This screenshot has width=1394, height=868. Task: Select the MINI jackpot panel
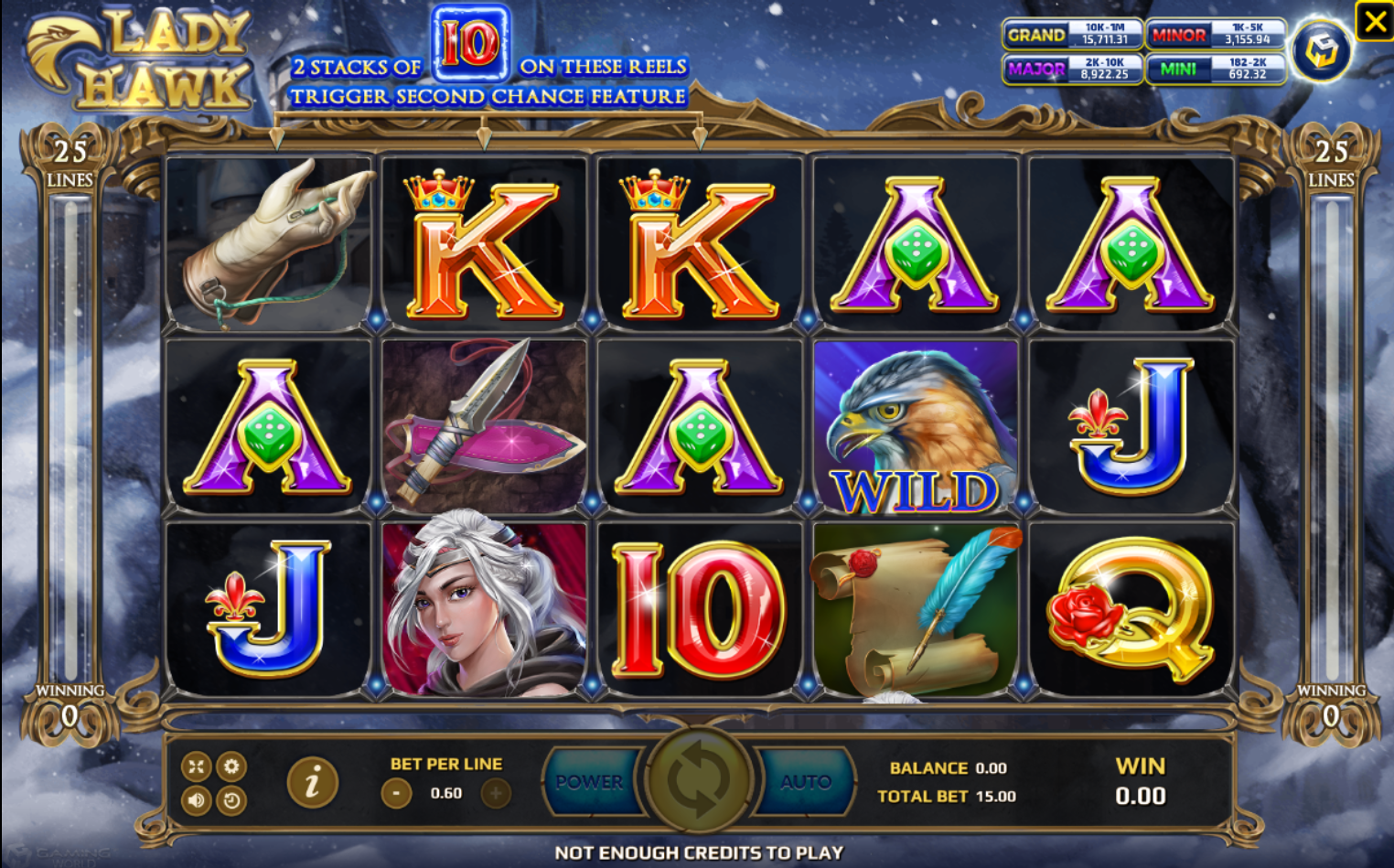click(1215, 69)
